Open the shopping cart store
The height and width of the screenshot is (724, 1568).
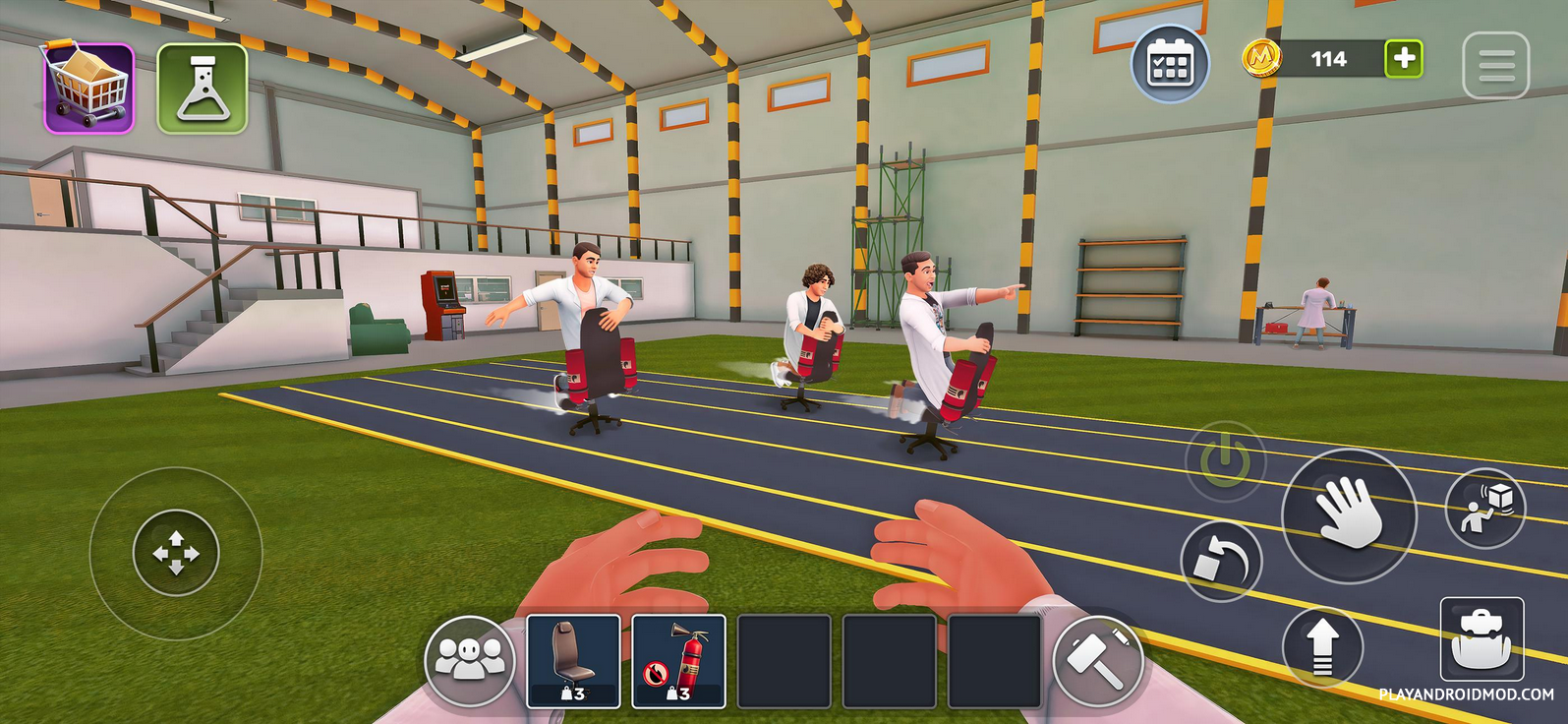coord(88,89)
